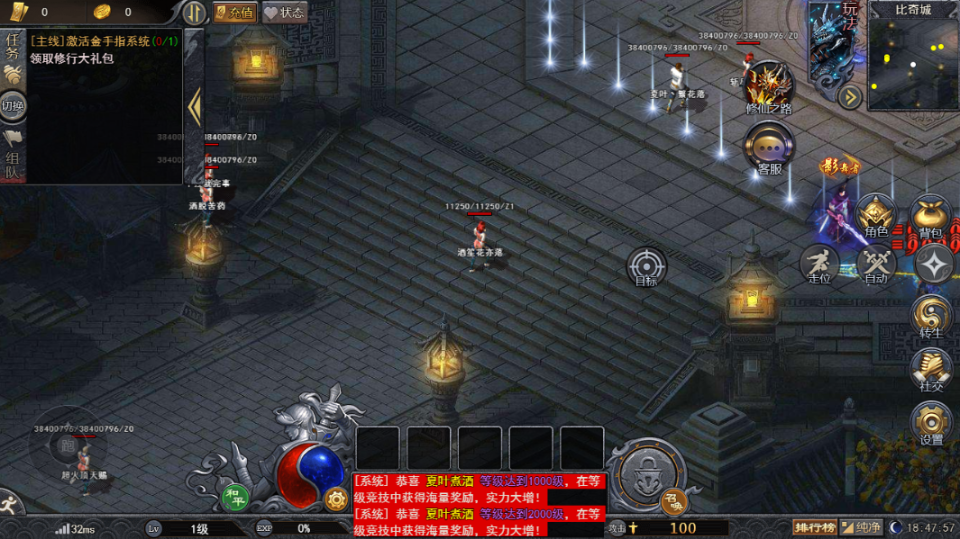Open the 背包 backpack
This screenshot has width=960, height=539.
pyautogui.click(x=930, y=215)
